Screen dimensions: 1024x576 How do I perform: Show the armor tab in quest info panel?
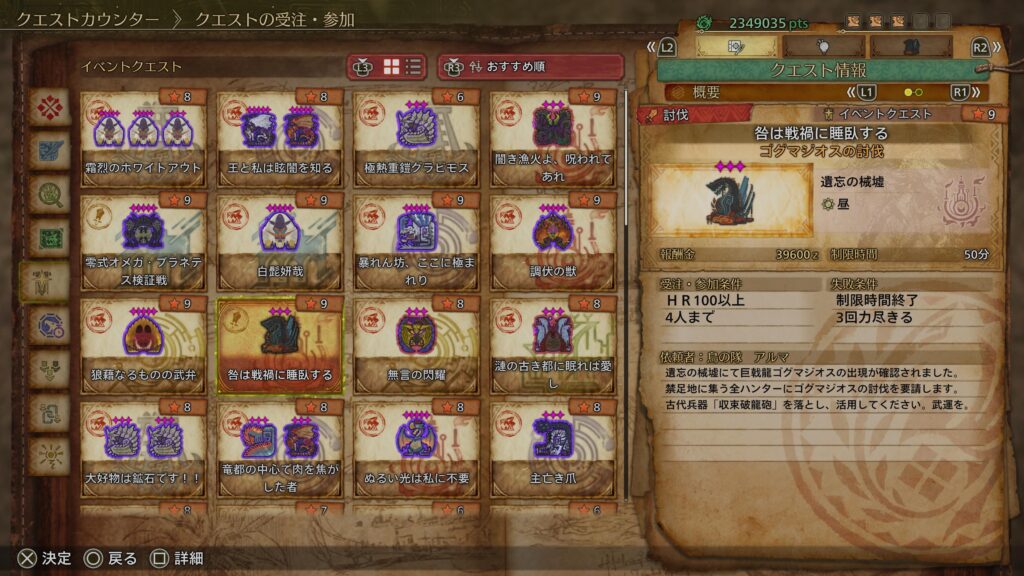(x=910, y=46)
